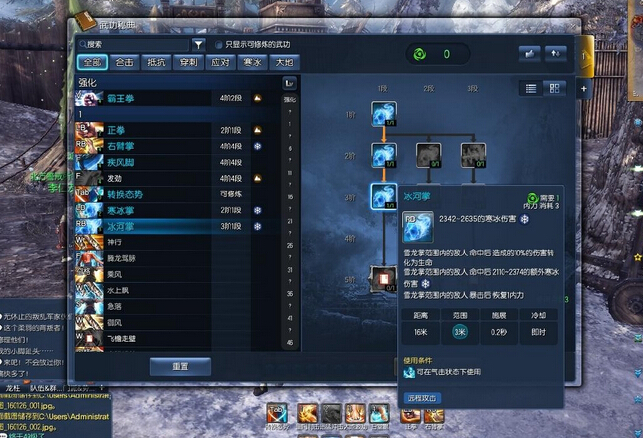This screenshot has height=438, width=643.
Task: Switch to the list view layout button
Action: point(531,88)
